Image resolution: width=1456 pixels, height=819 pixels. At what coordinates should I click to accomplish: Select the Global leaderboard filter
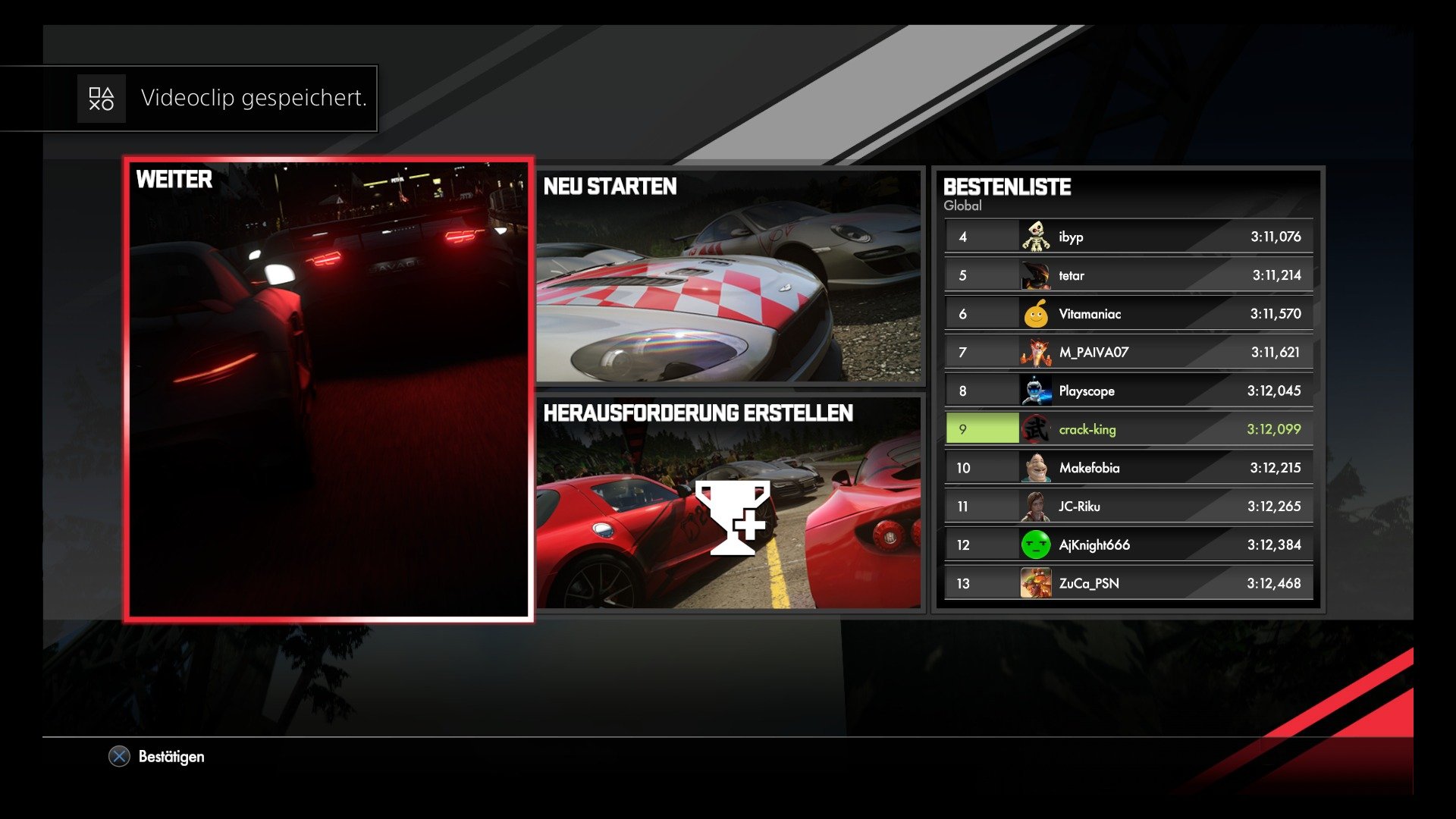(x=962, y=206)
